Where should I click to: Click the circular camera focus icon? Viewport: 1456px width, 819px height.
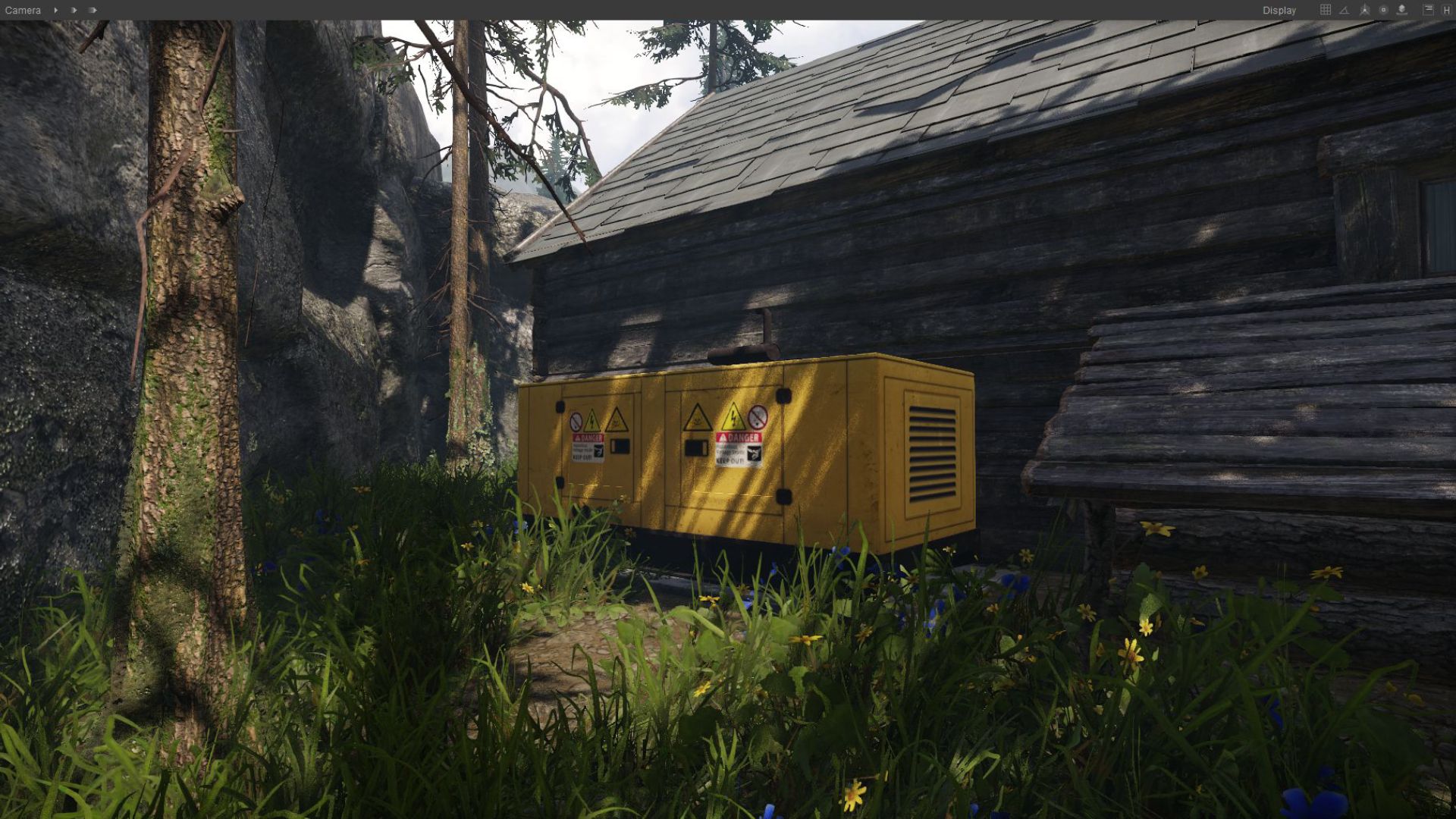tap(1383, 10)
